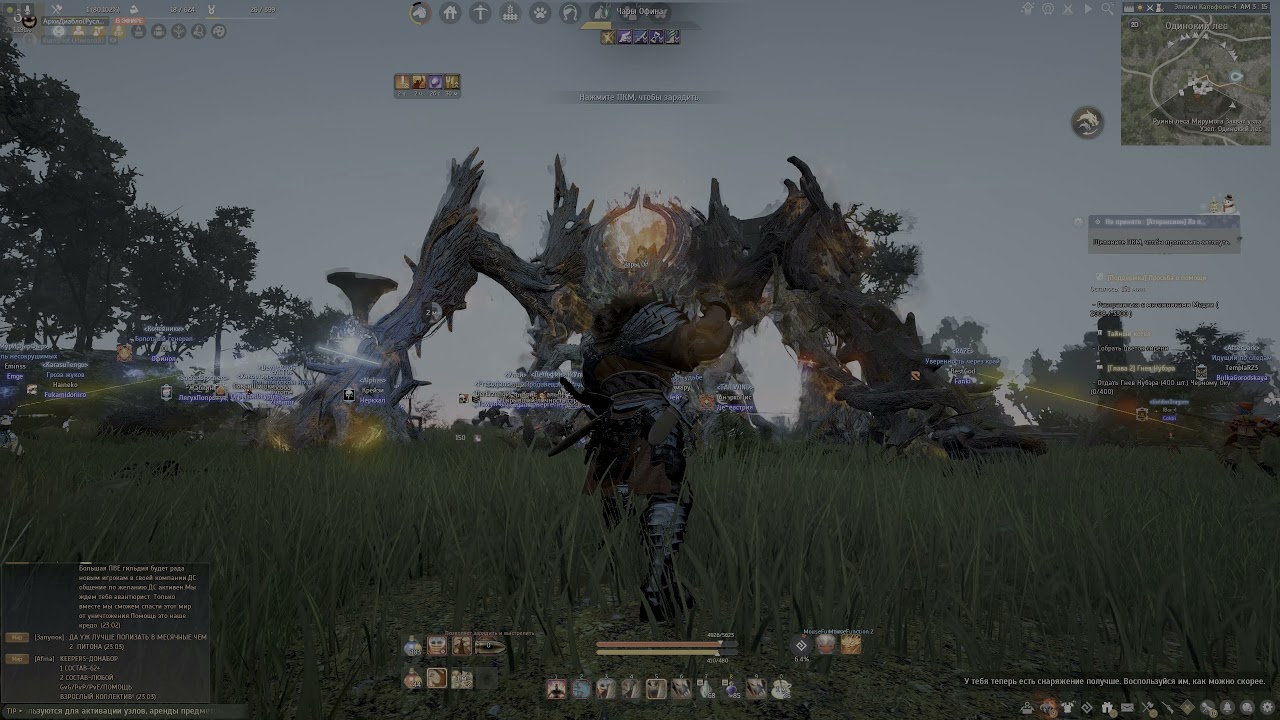
Task: Click the diamond Black Spirit rage icon
Action: point(801,645)
